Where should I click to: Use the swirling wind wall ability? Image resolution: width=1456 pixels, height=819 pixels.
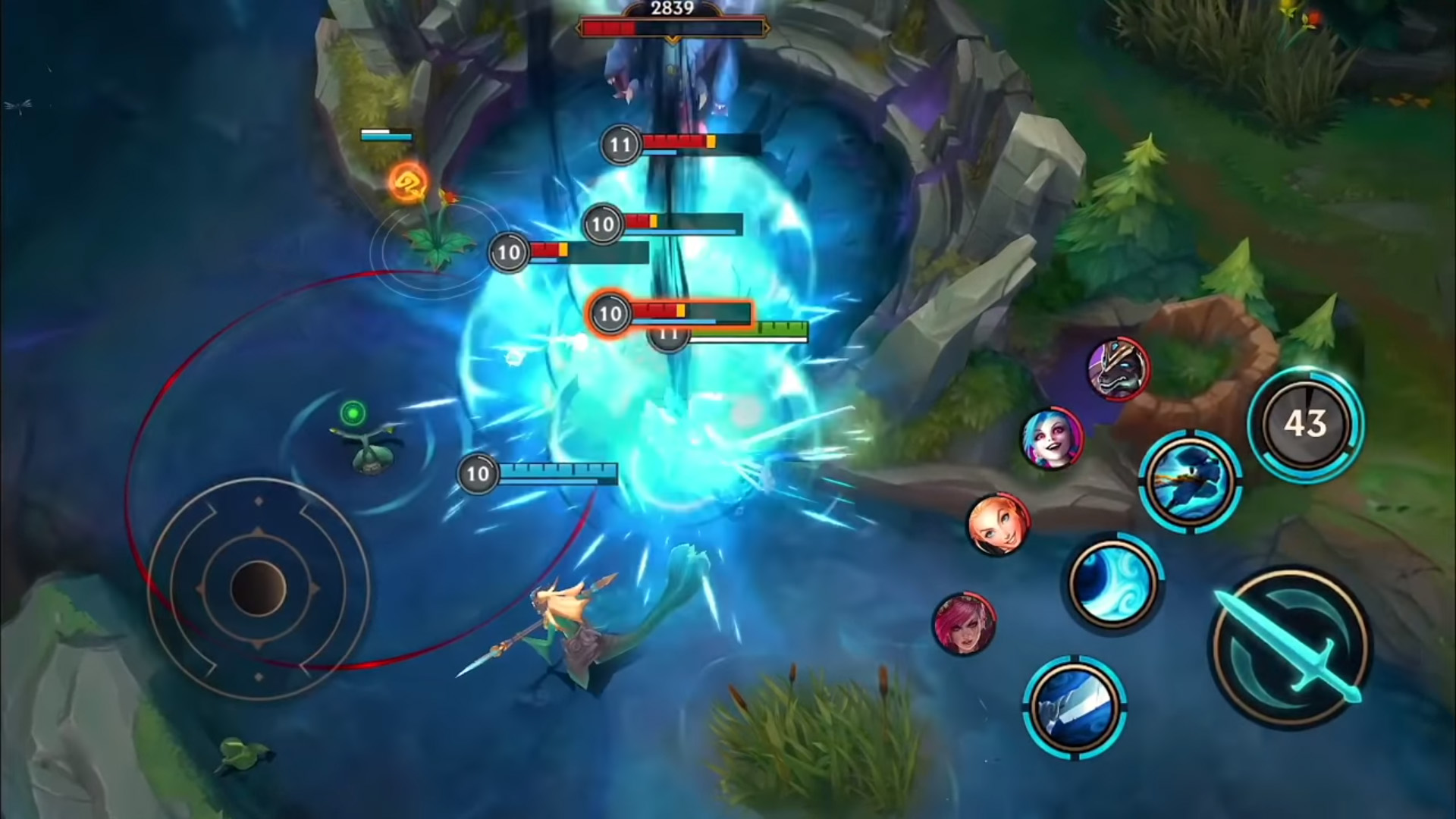1112,582
